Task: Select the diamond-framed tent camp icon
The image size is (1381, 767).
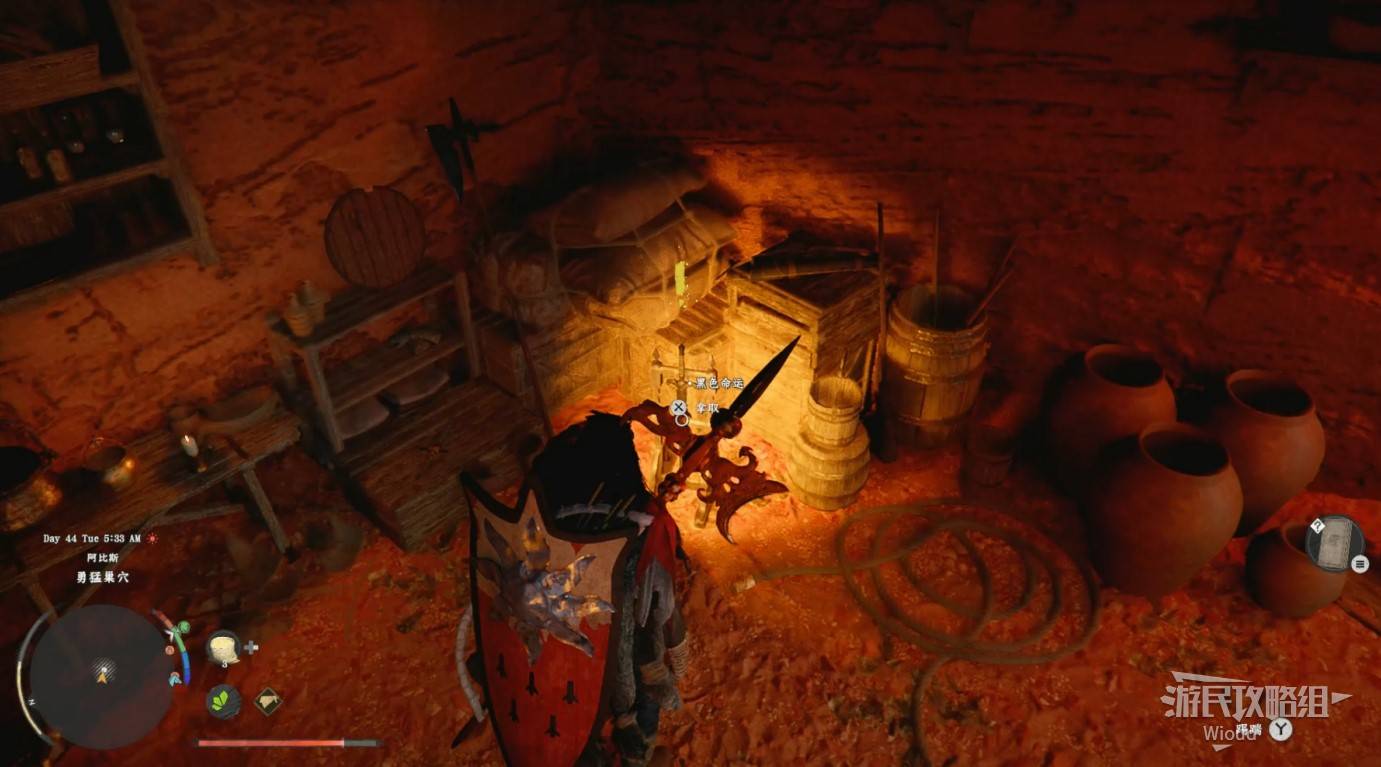Action: pyautogui.click(x=267, y=701)
